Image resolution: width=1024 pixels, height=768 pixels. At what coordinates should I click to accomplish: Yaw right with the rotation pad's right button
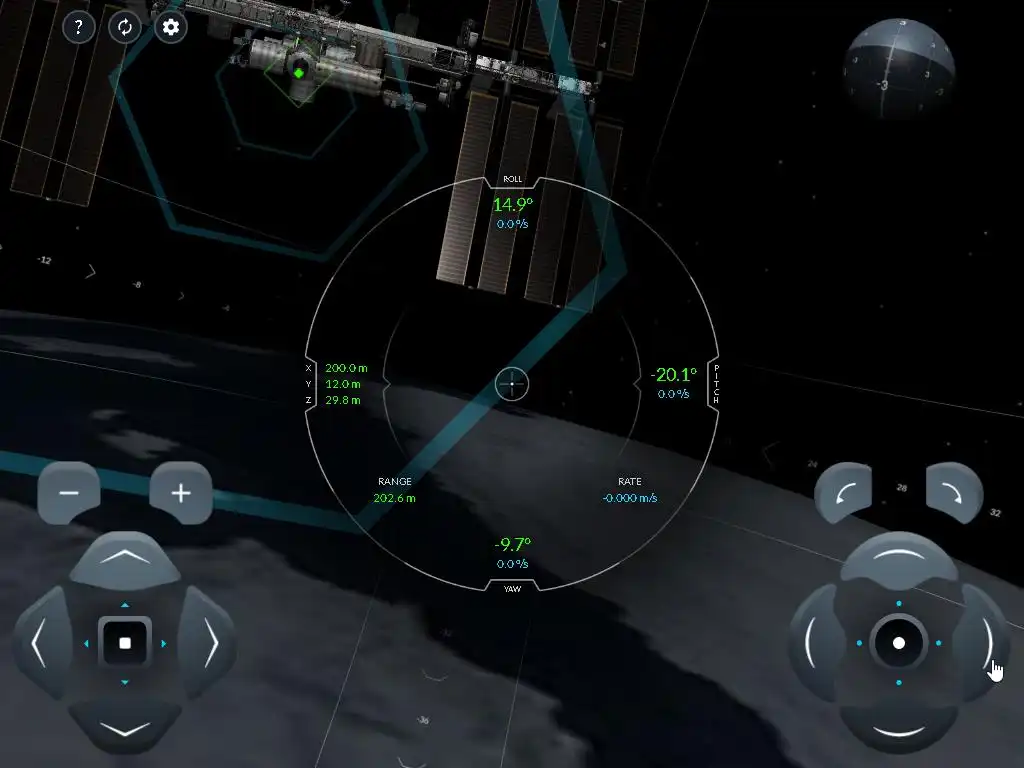(983, 643)
